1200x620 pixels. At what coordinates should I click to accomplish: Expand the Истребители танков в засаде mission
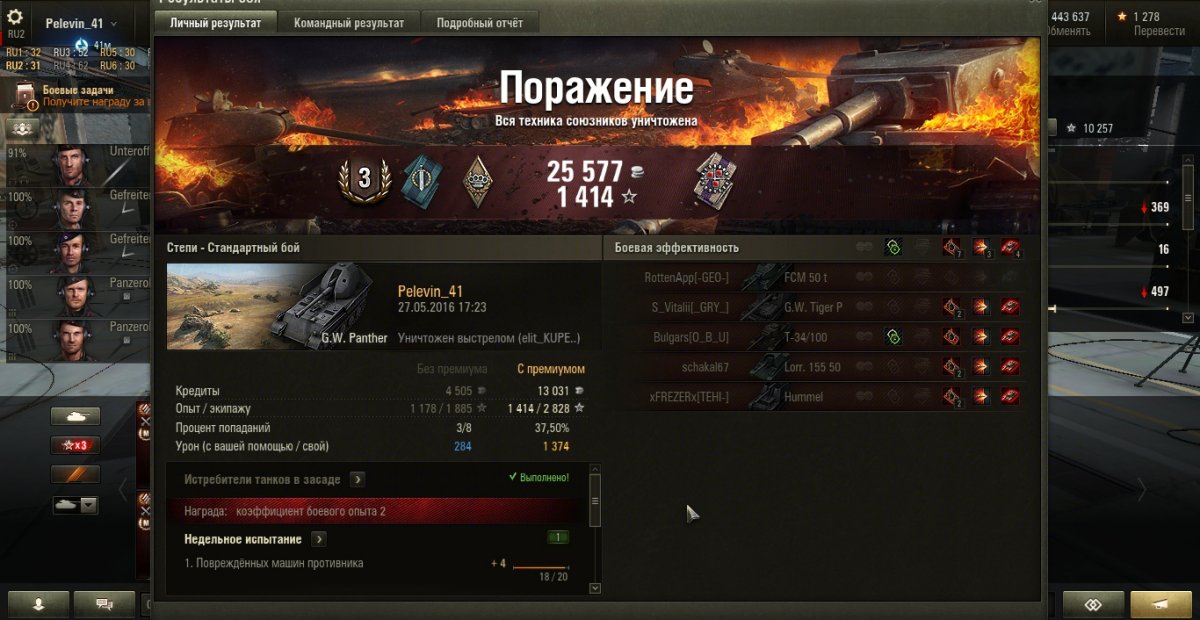click(x=357, y=480)
